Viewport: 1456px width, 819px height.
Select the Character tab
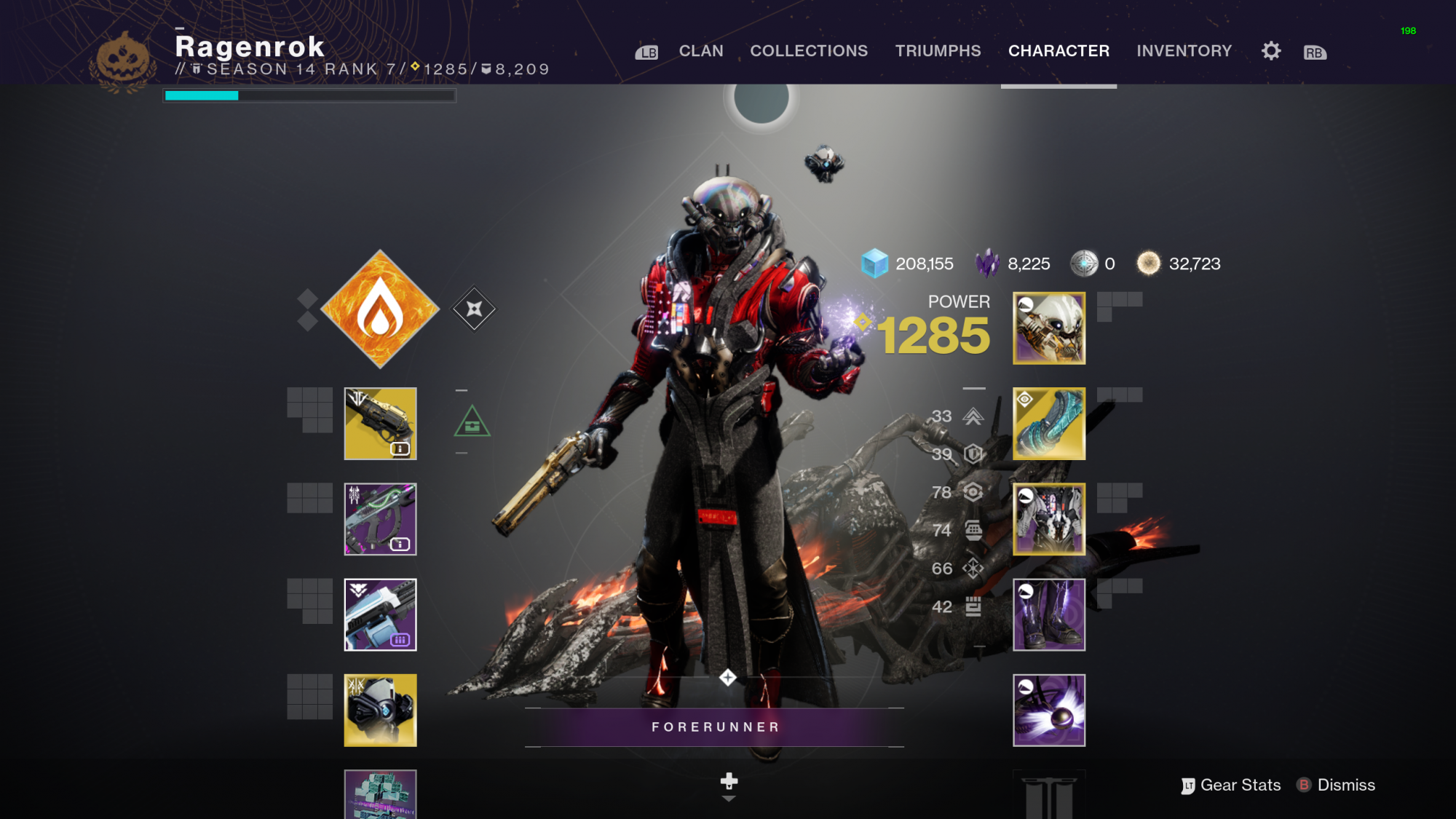click(1059, 51)
